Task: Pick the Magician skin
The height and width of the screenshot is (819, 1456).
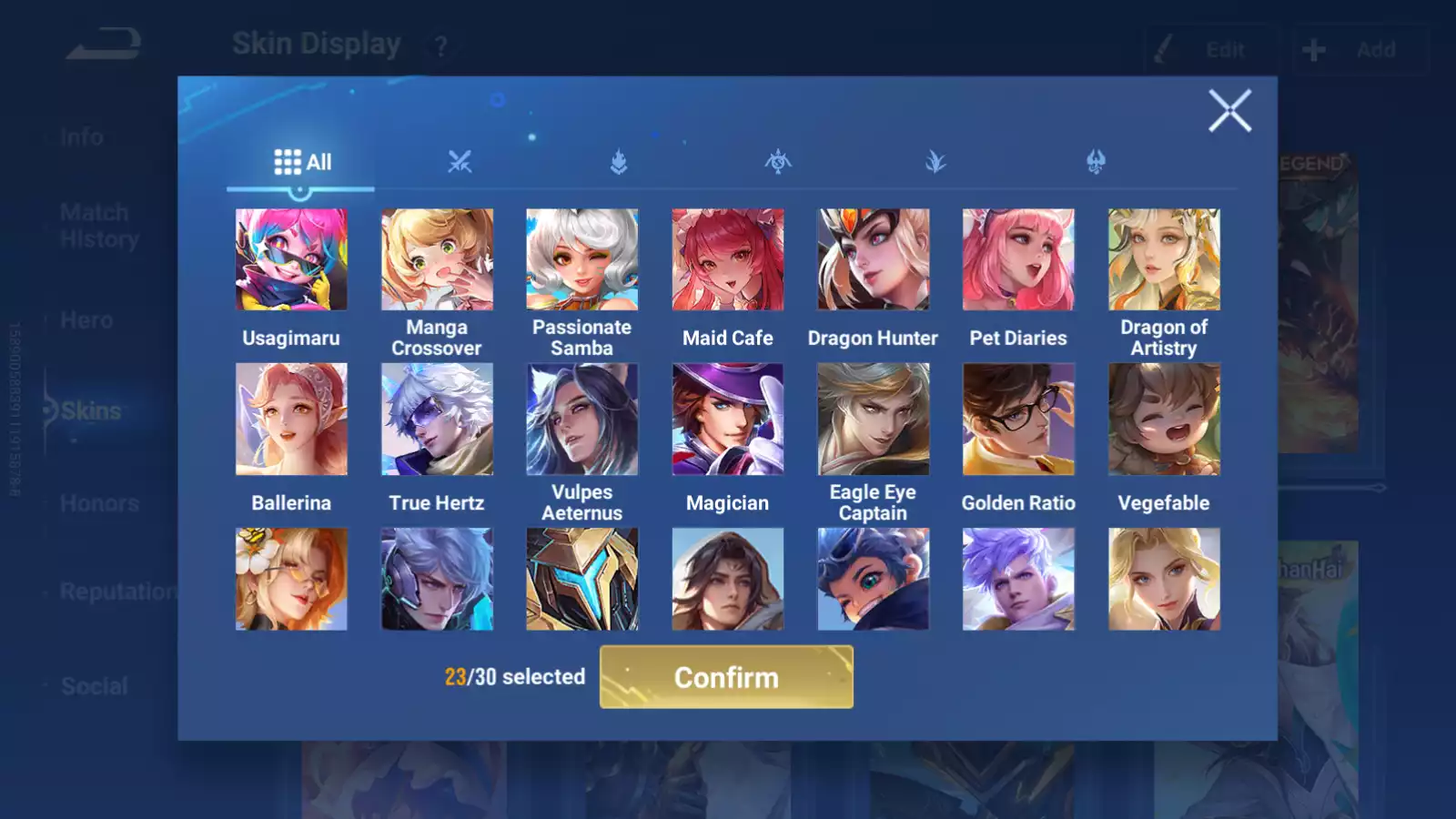Action: (728, 420)
